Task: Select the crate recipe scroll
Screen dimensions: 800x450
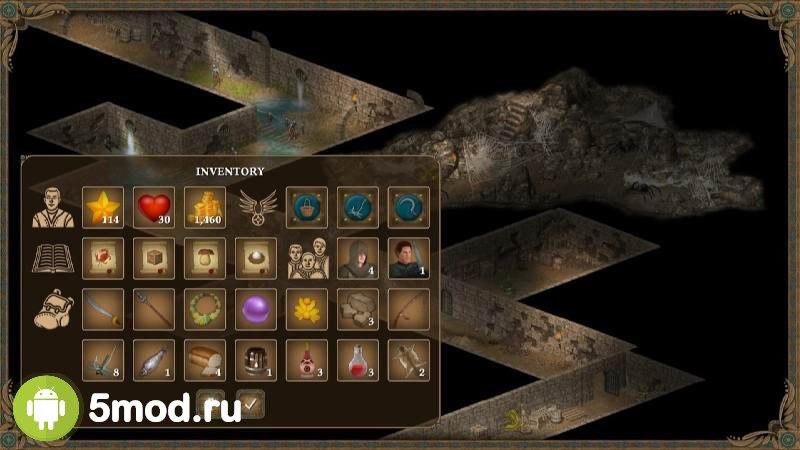Action: pos(154,258)
